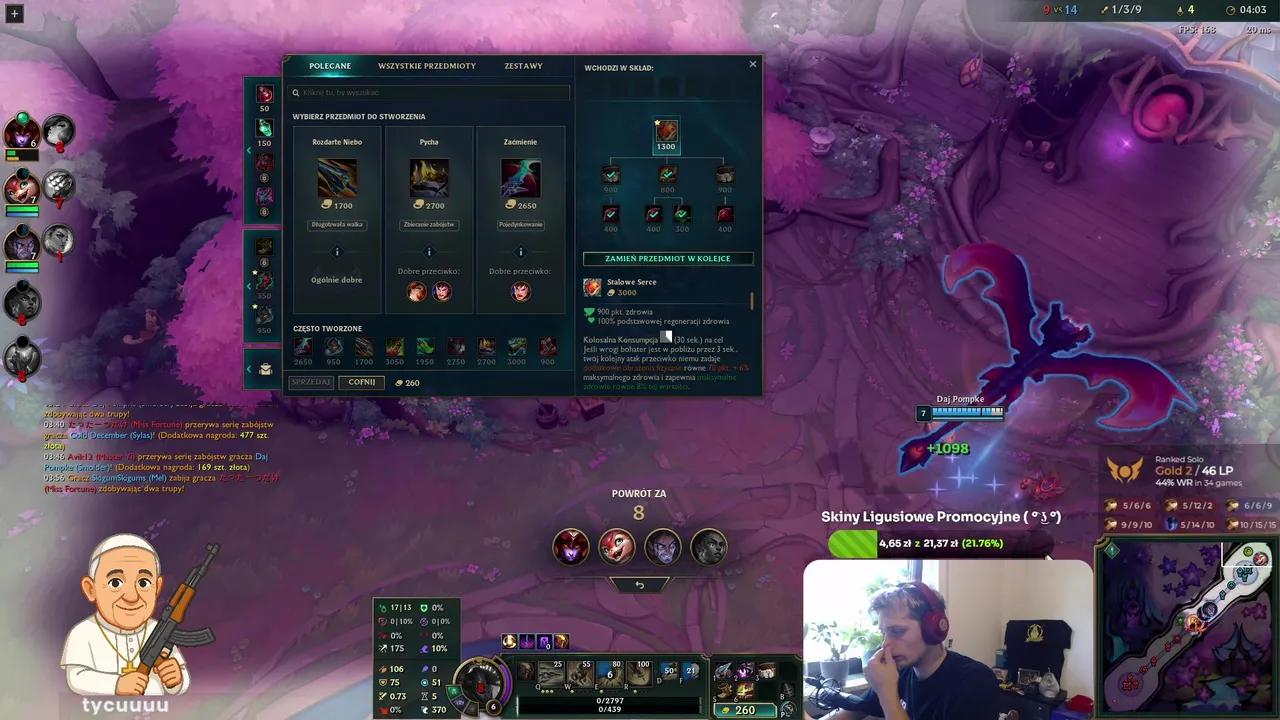The image size is (1280, 720).
Task: Click the green sub-goal progress bar at 21.76%
Action: tap(851, 543)
